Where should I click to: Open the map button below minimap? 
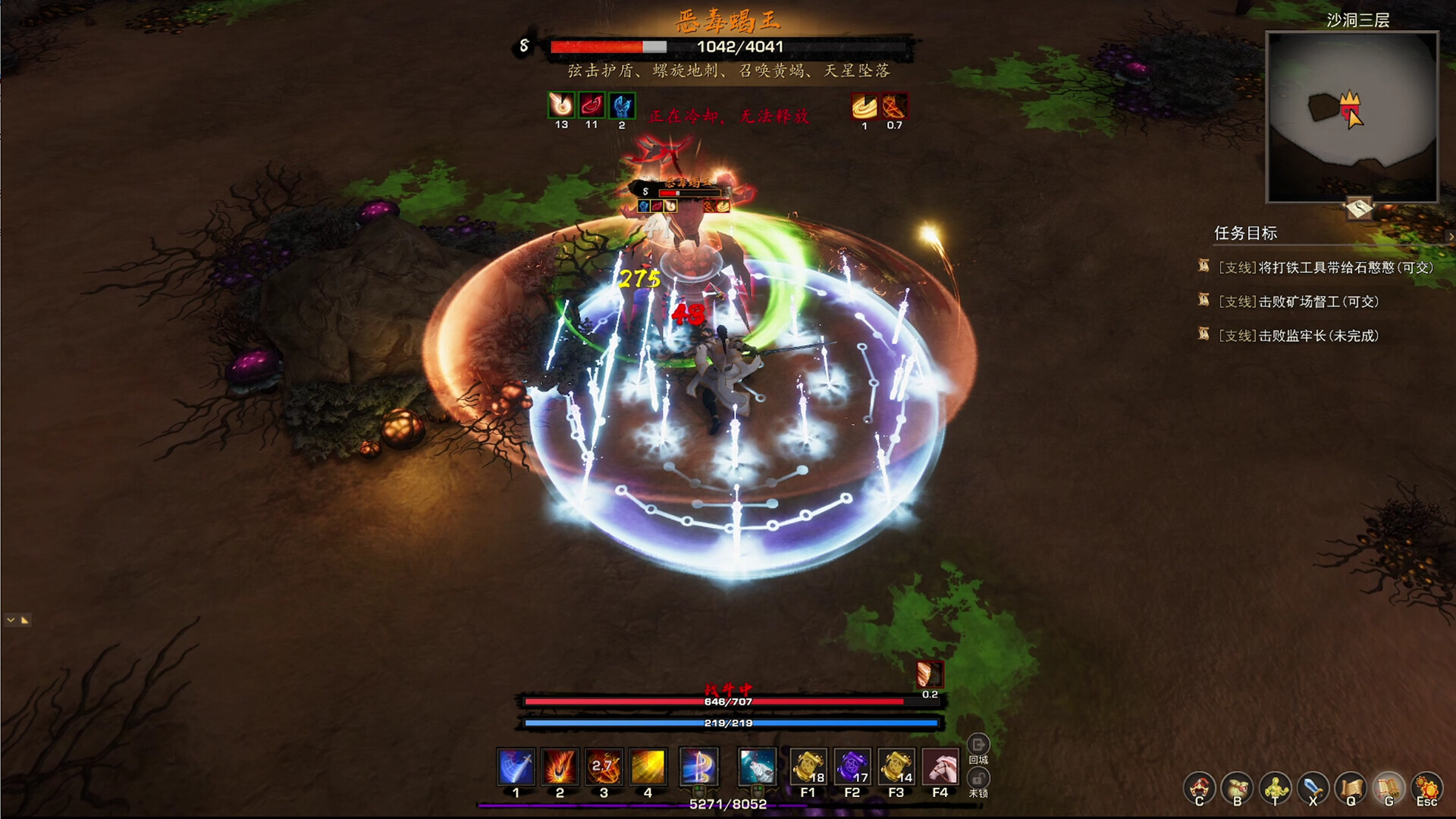coord(1359,207)
